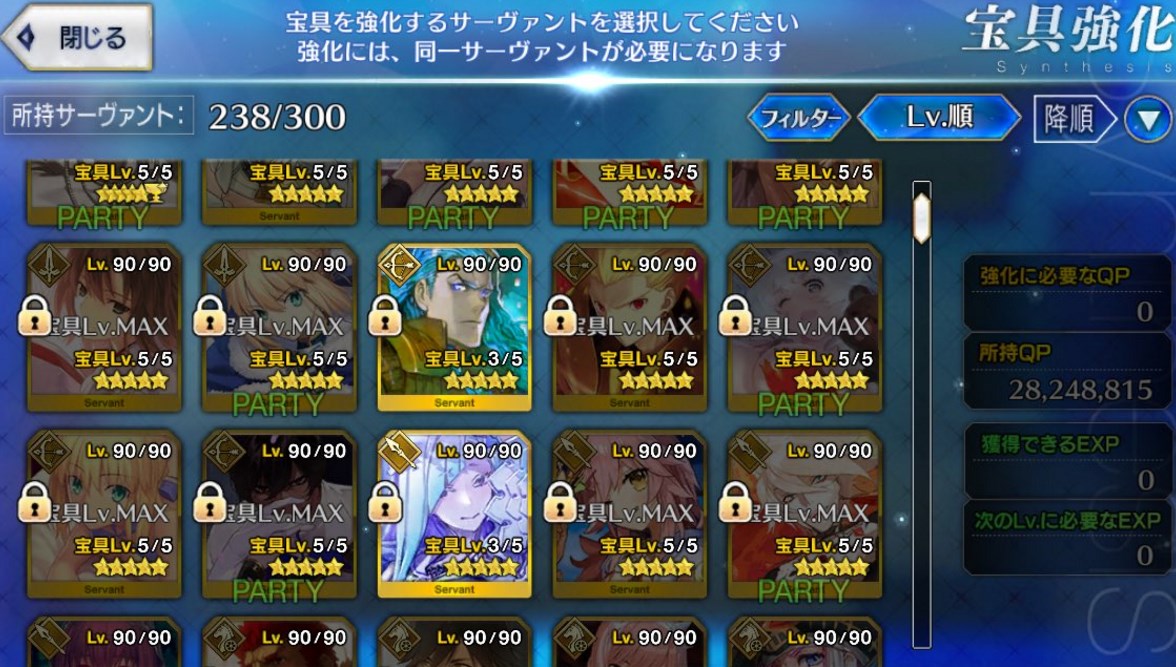Select the blonde green-eyed archer servant card
This screenshot has height=667, width=1176.
(104, 512)
